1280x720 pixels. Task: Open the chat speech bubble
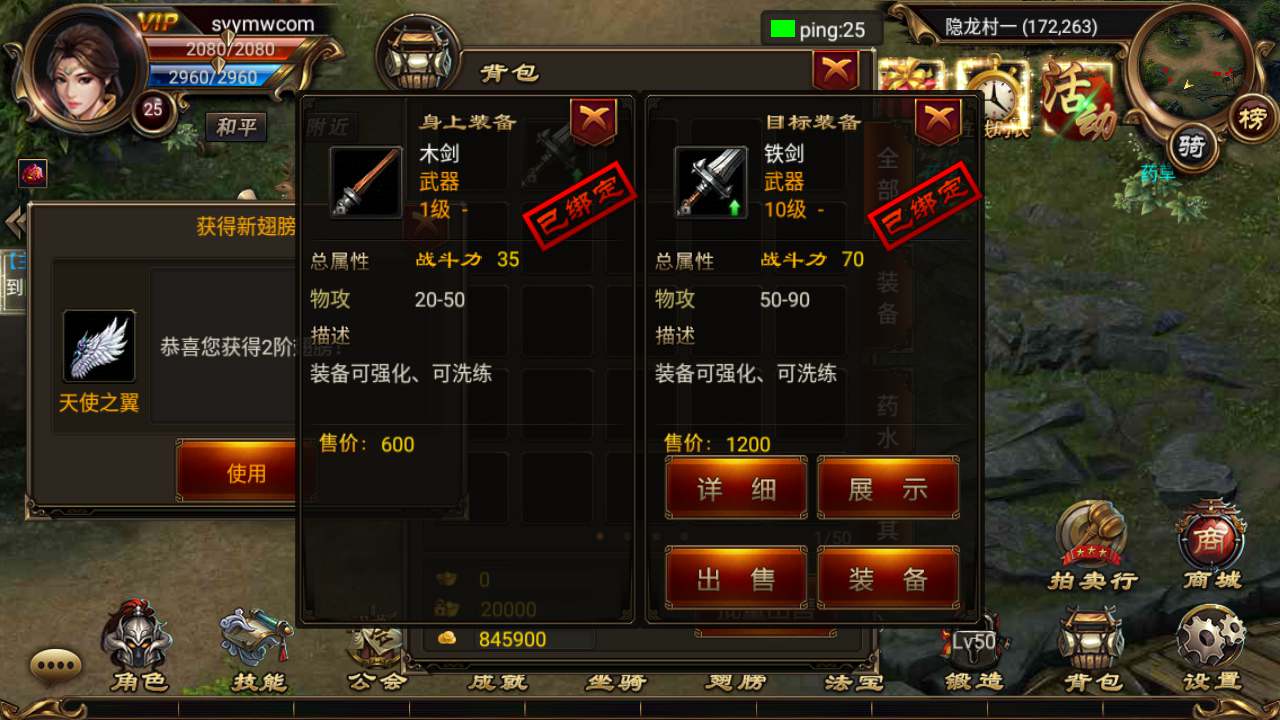tap(55, 663)
